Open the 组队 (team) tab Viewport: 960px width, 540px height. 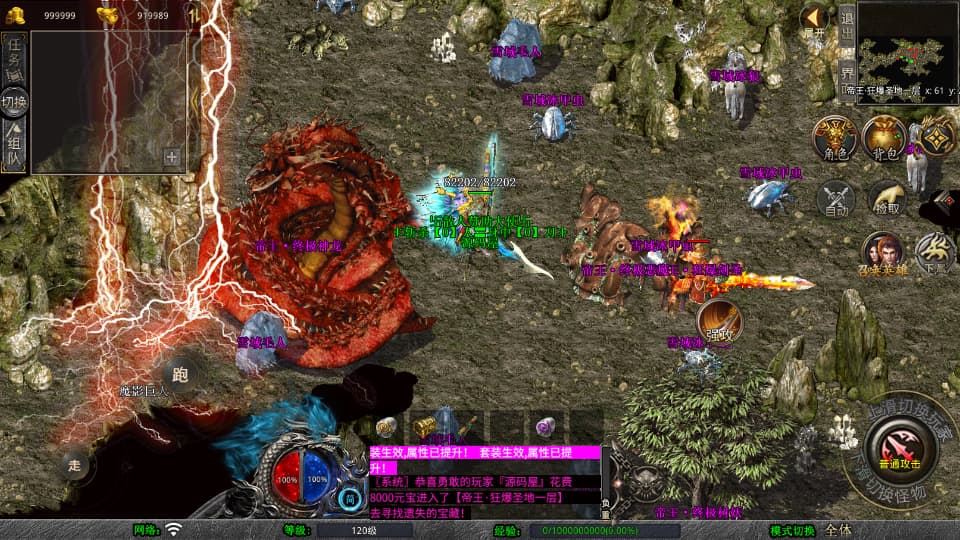point(15,147)
